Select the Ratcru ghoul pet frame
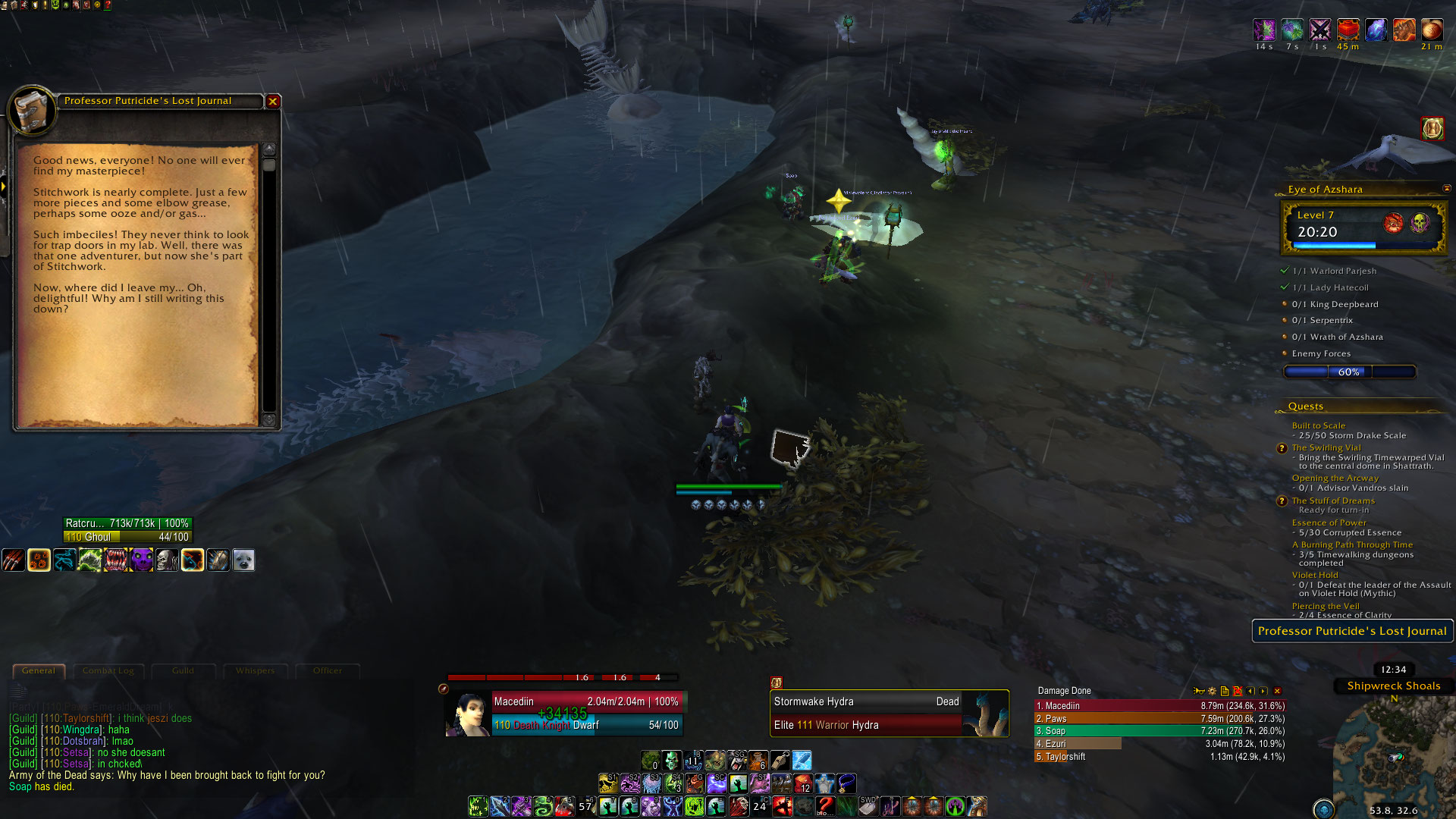This screenshot has height=819, width=1456. point(127,530)
